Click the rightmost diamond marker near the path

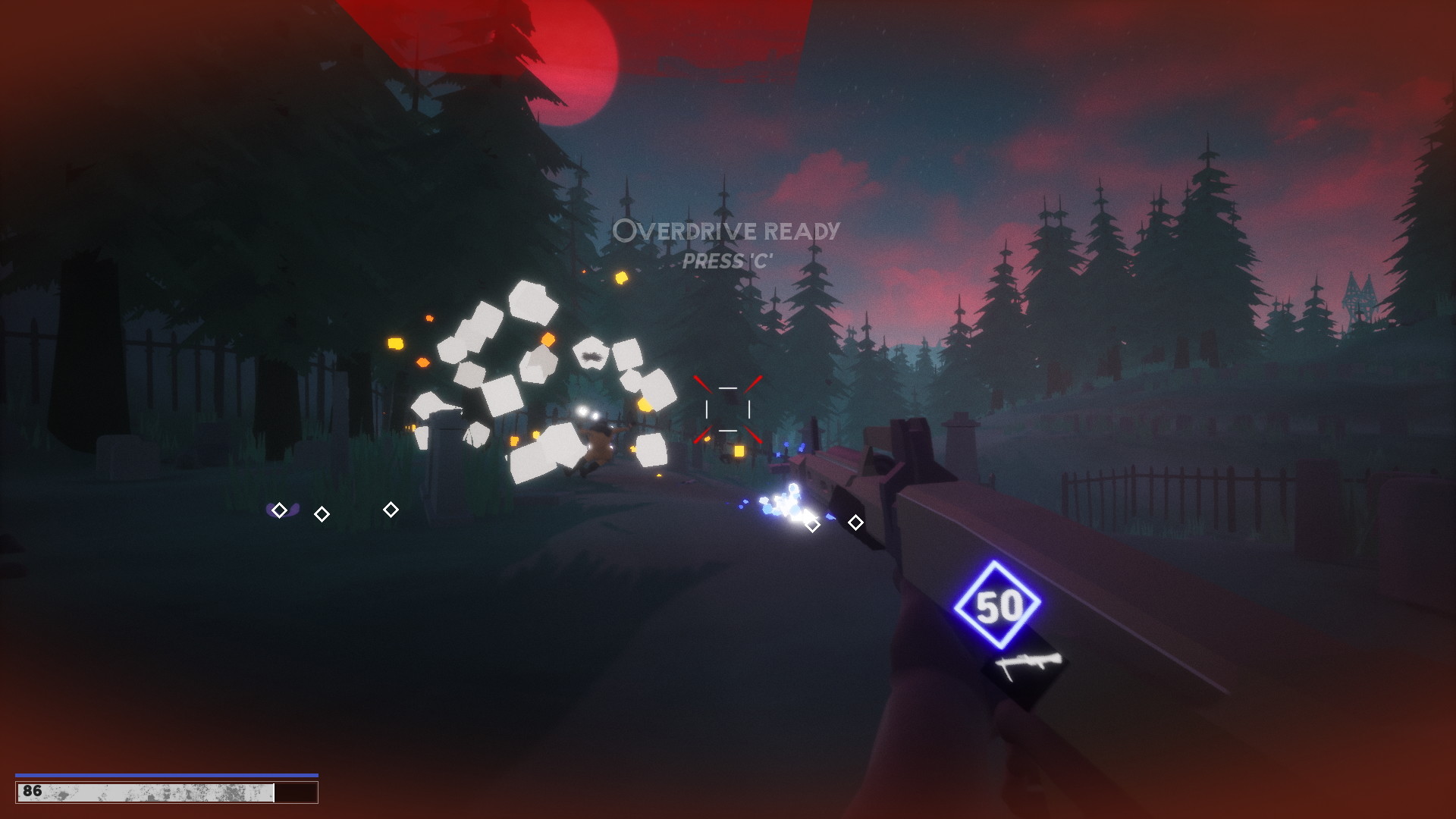[391, 510]
